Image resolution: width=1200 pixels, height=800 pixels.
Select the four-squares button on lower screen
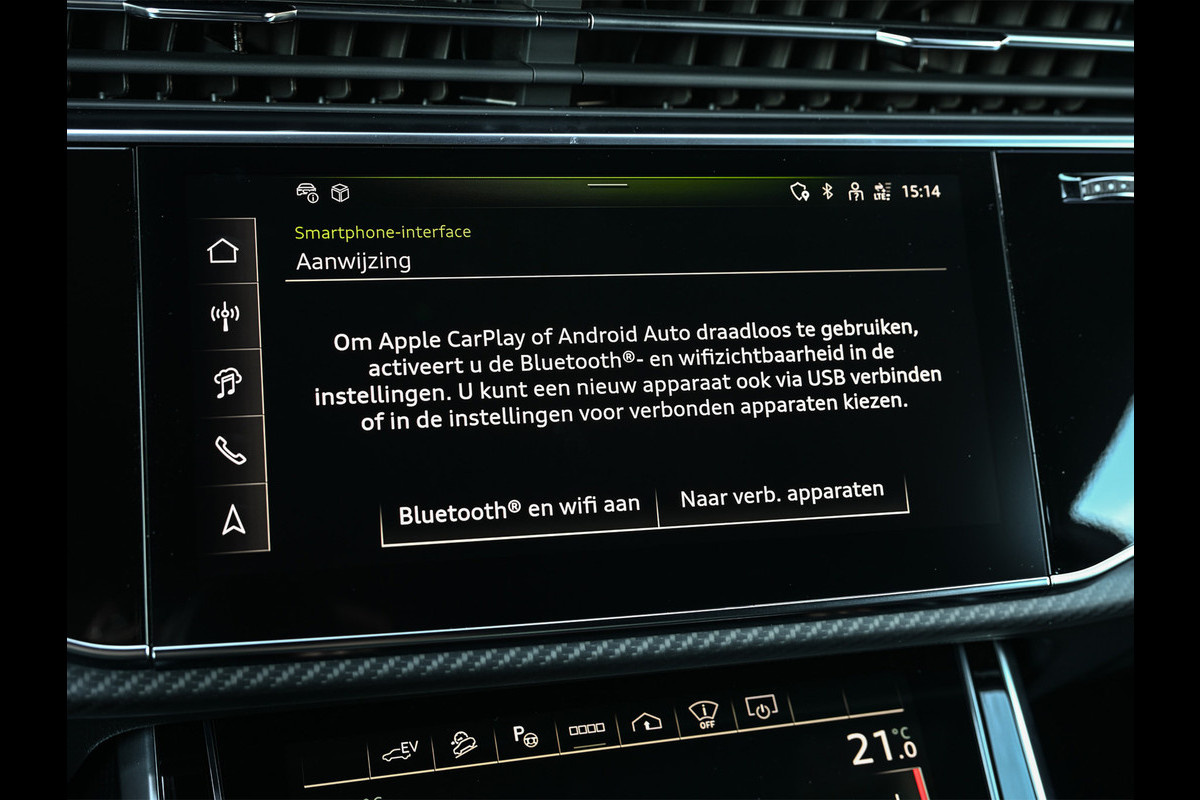point(587,730)
